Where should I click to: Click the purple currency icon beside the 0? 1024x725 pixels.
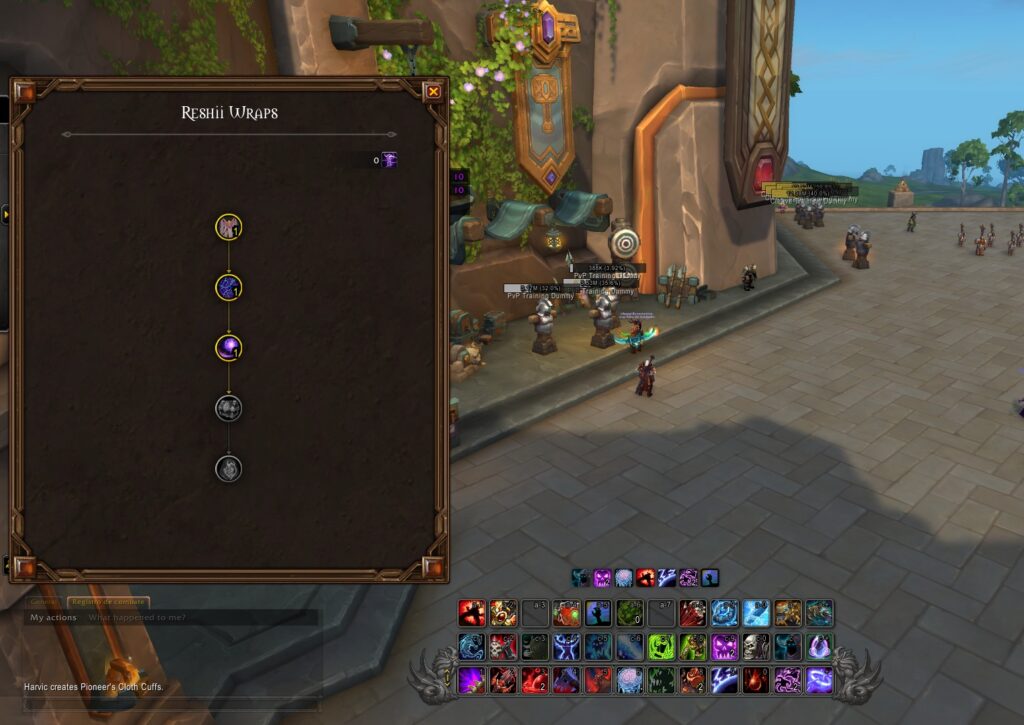[x=389, y=160]
